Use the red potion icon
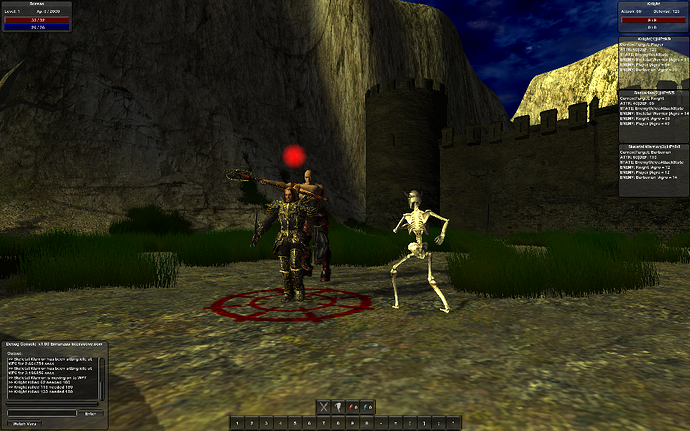 click(353, 407)
